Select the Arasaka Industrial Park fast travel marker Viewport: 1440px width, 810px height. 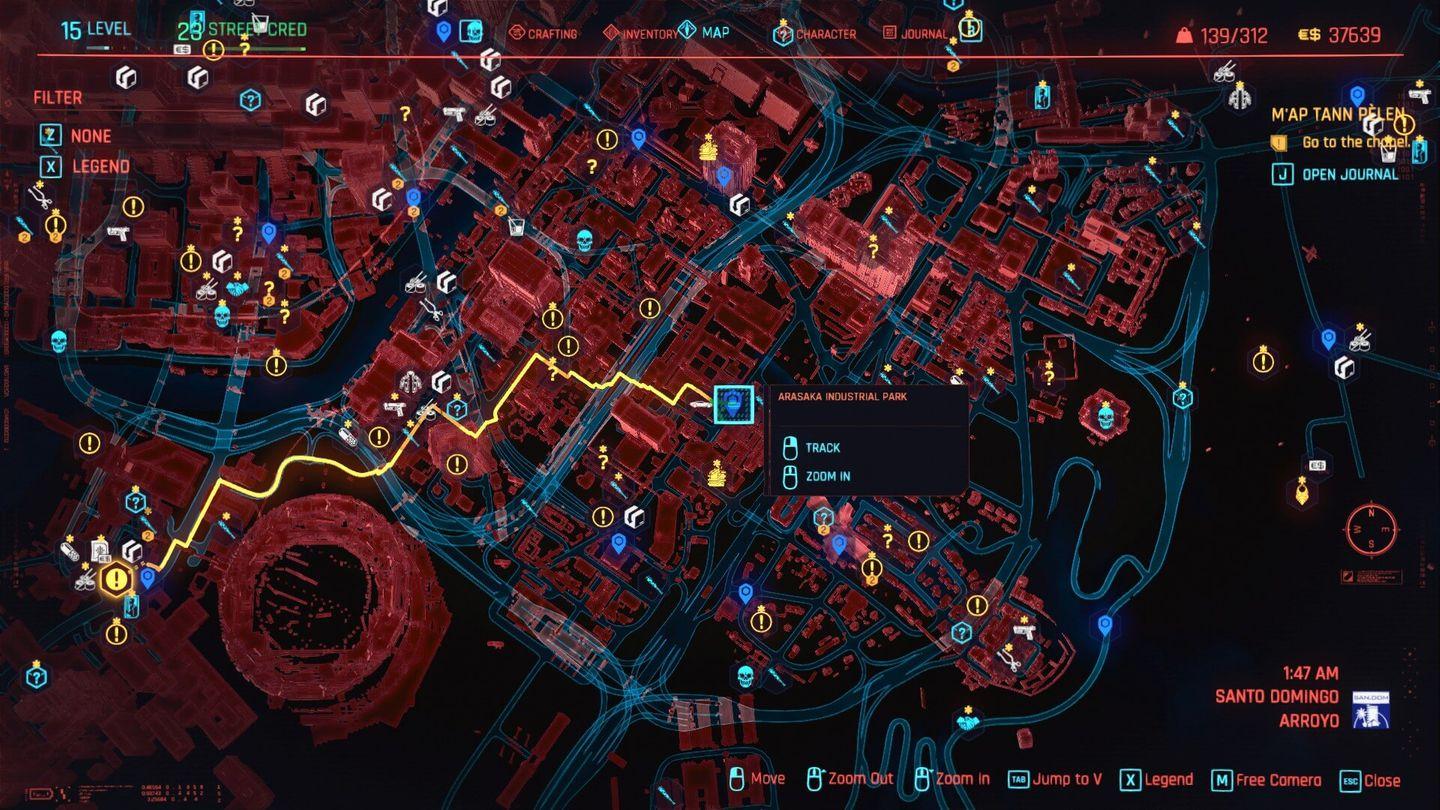(x=733, y=405)
